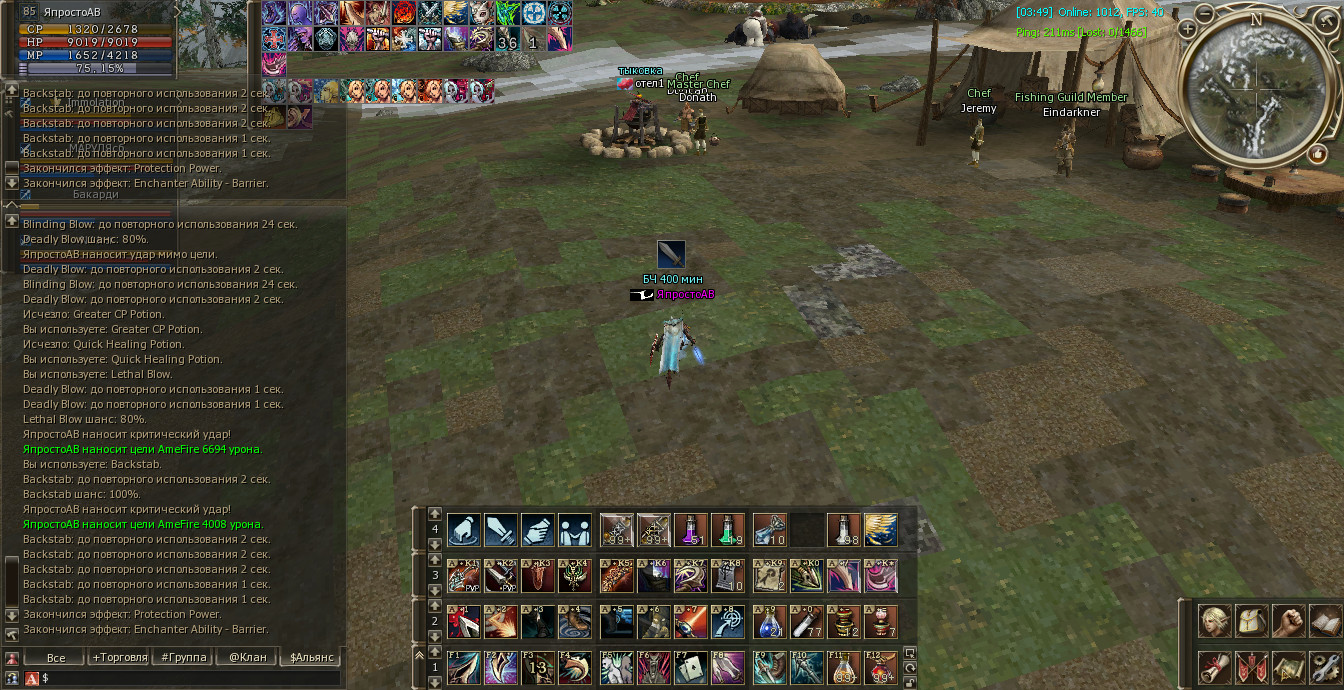Use the purple potion with count 51
1344x690 pixels.
(691, 530)
